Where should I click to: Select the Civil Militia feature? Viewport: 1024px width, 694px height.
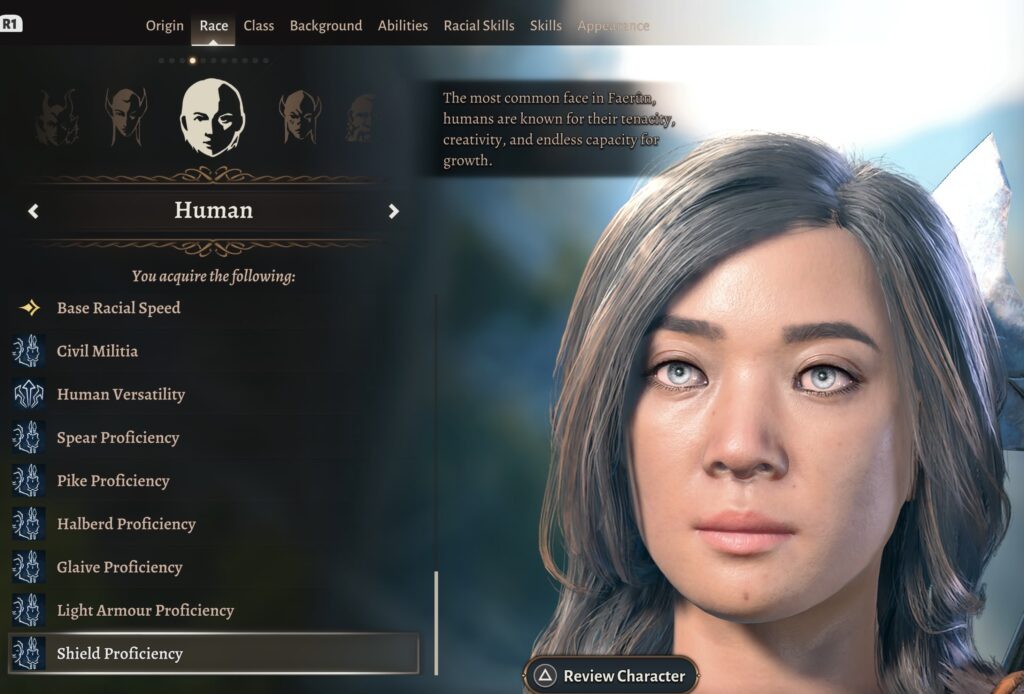coord(97,351)
